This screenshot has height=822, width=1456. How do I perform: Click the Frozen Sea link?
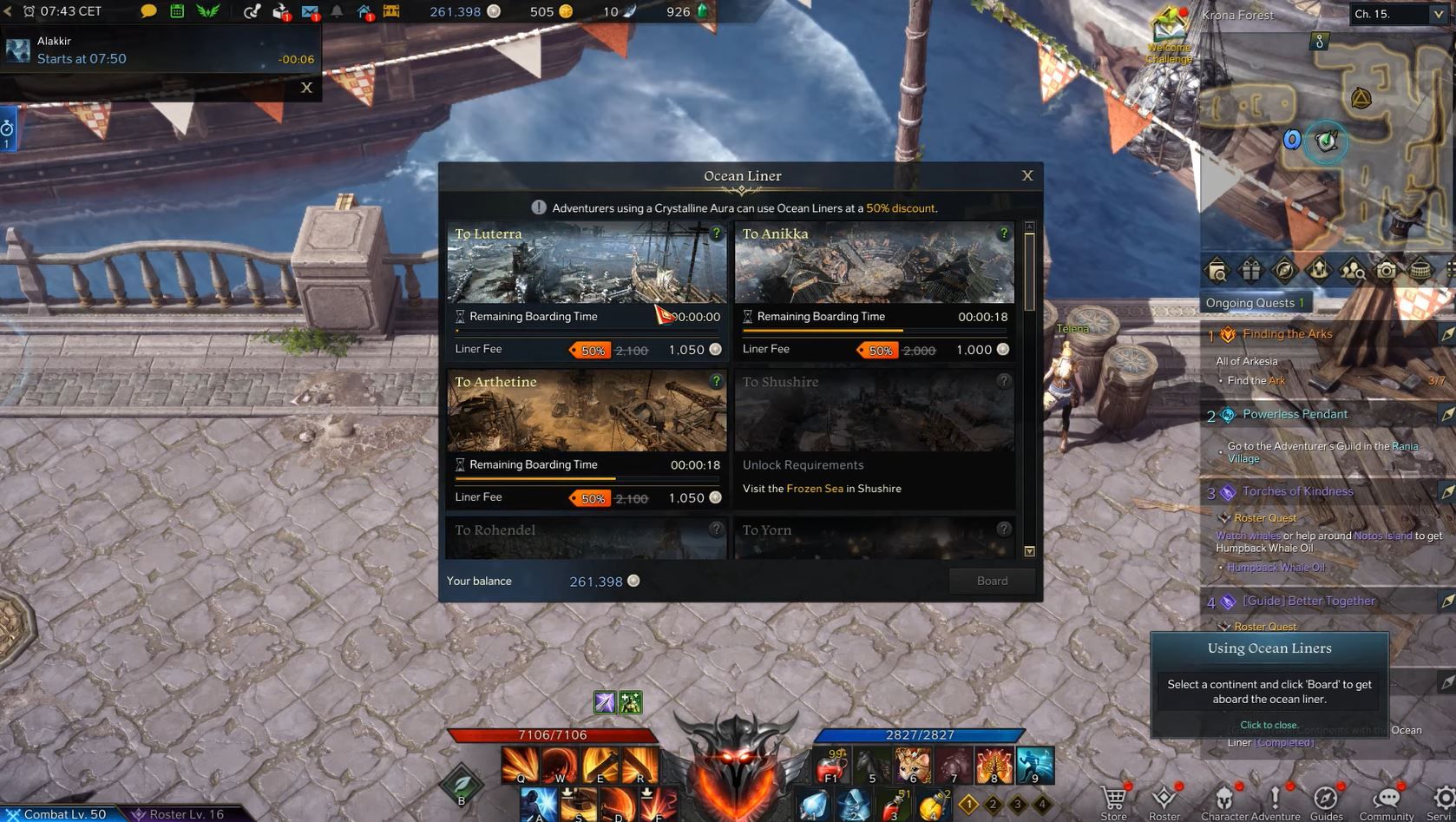tap(816, 488)
